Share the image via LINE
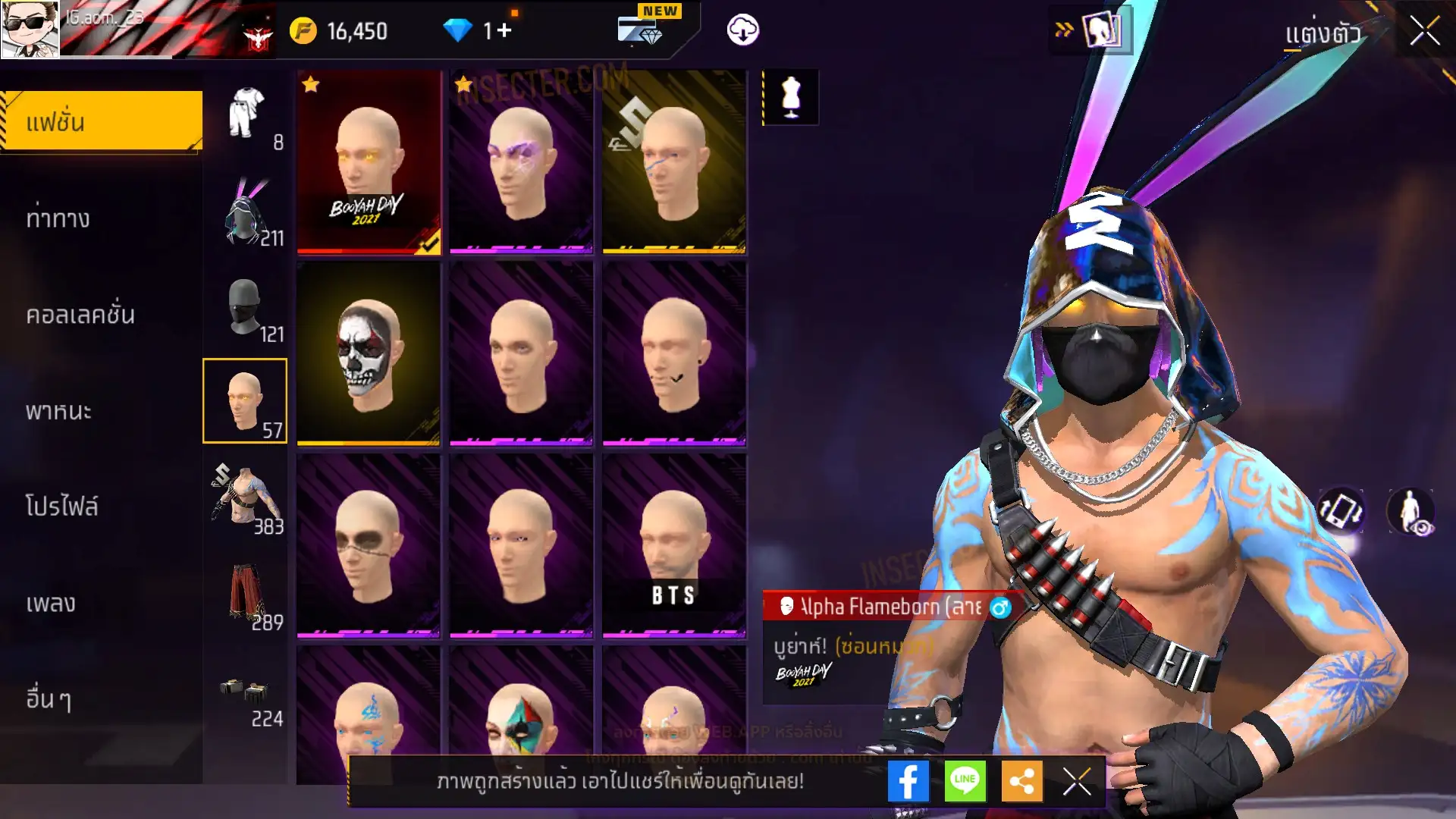 [965, 781]
